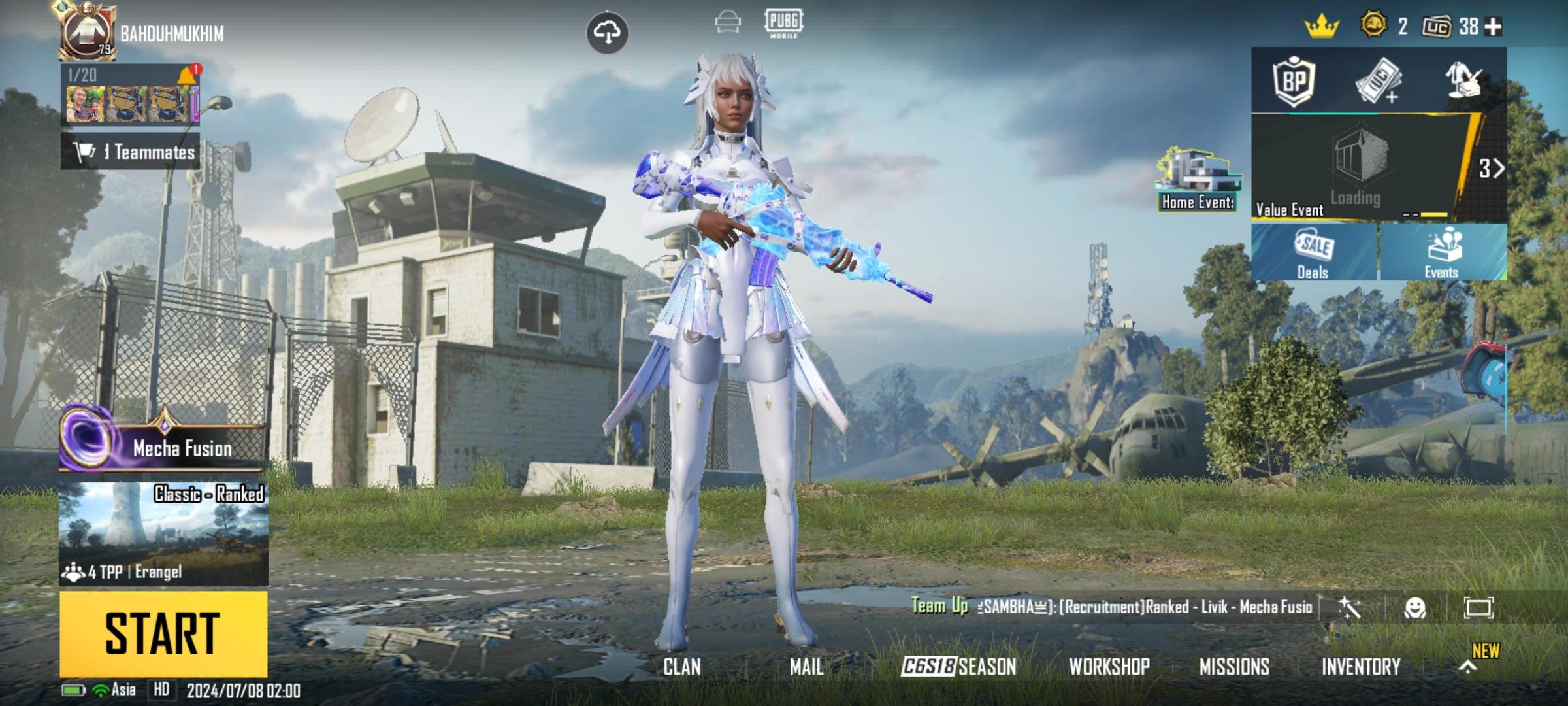Click the yellow START button

click(x=163, y=633)
